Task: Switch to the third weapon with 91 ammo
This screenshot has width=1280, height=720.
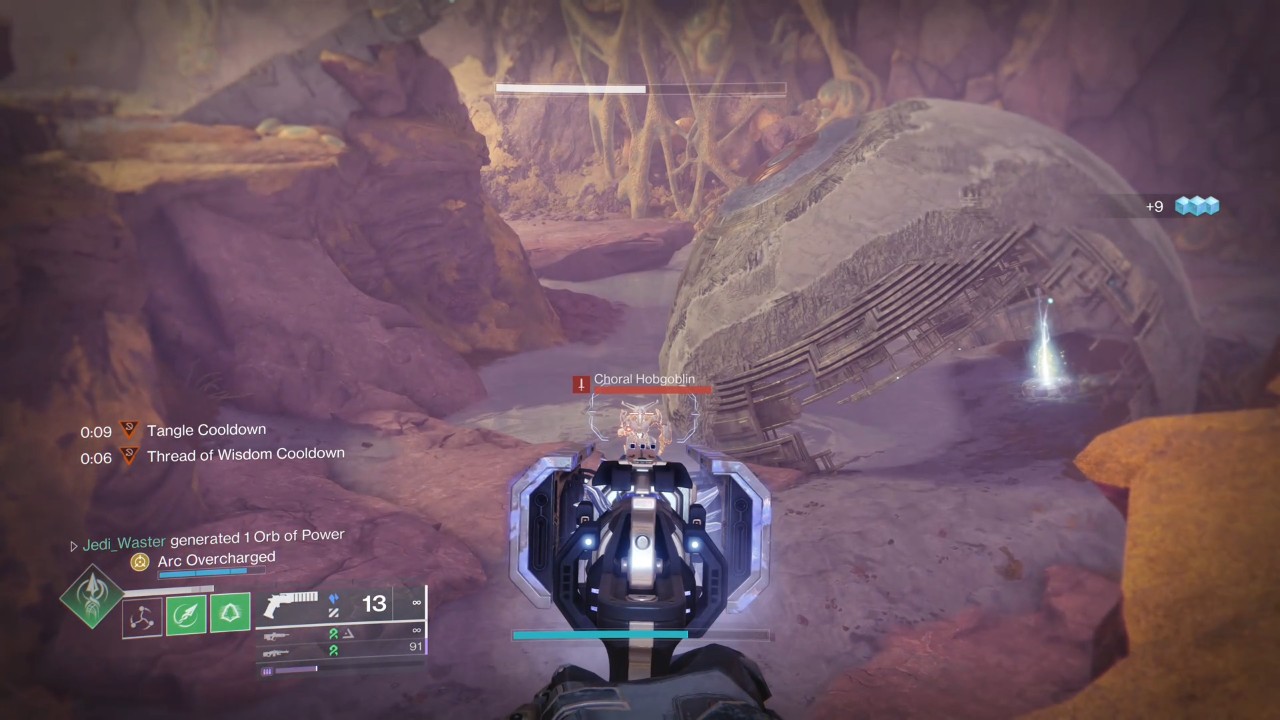Action: [277, 652]
